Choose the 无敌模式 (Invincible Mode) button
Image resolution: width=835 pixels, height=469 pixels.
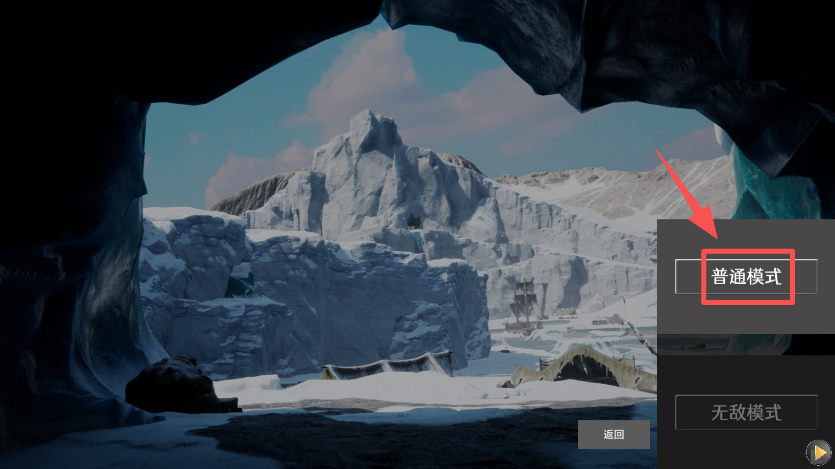point(746,412)
